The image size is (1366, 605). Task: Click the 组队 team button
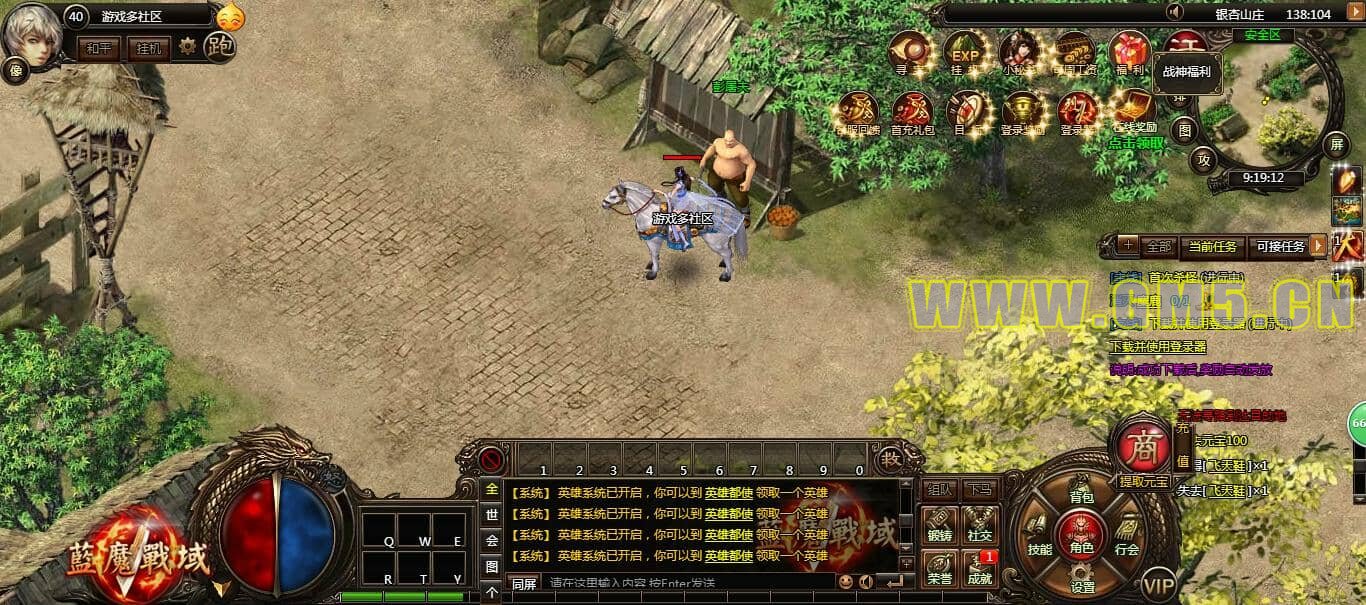(x=939, y=489)
